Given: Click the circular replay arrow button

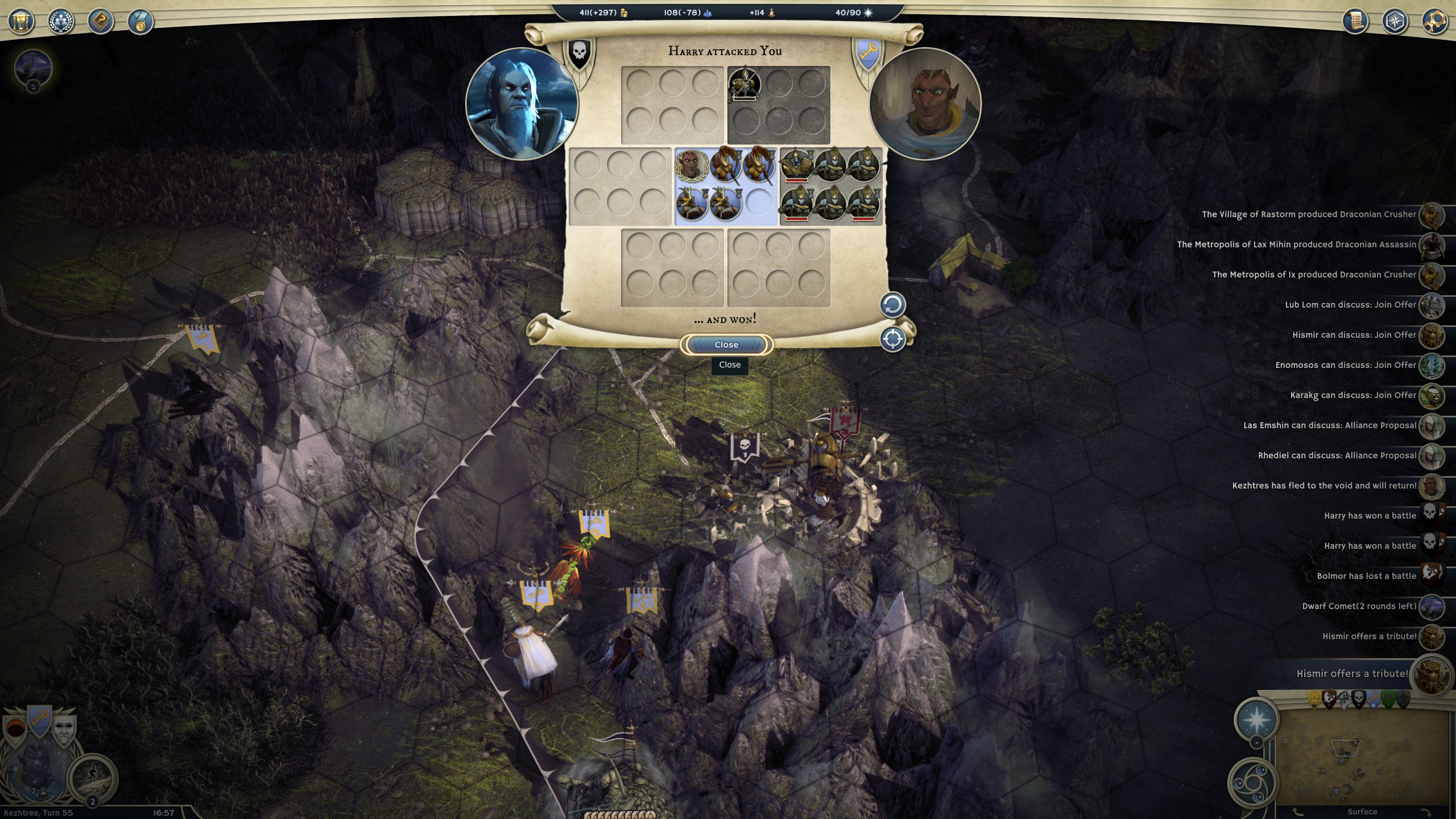Looking at the screenshot, I should [x=892, y=305].
